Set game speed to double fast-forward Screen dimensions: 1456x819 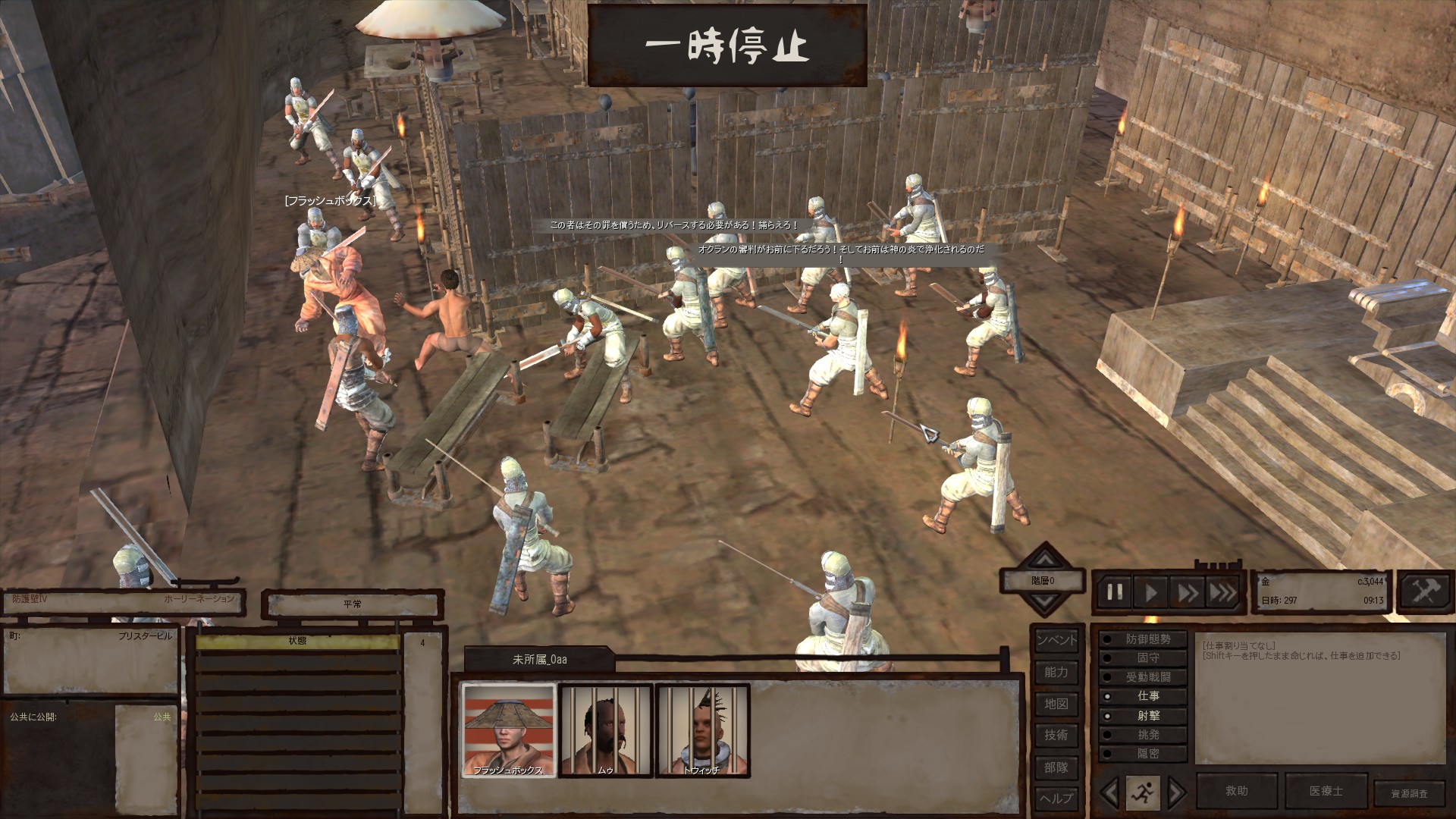click(1187, 592)
